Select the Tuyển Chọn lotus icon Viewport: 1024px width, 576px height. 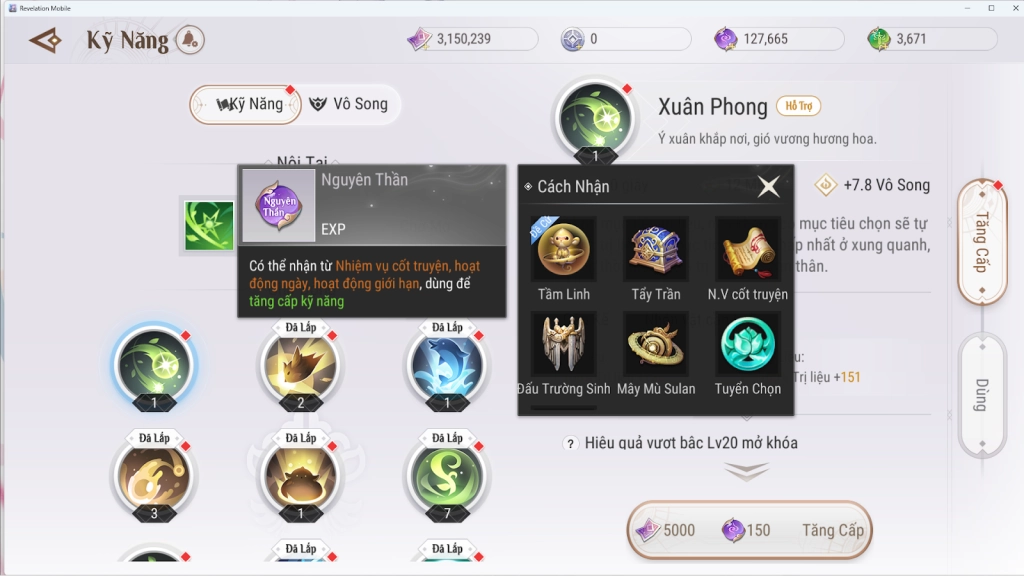click(747, 344)
